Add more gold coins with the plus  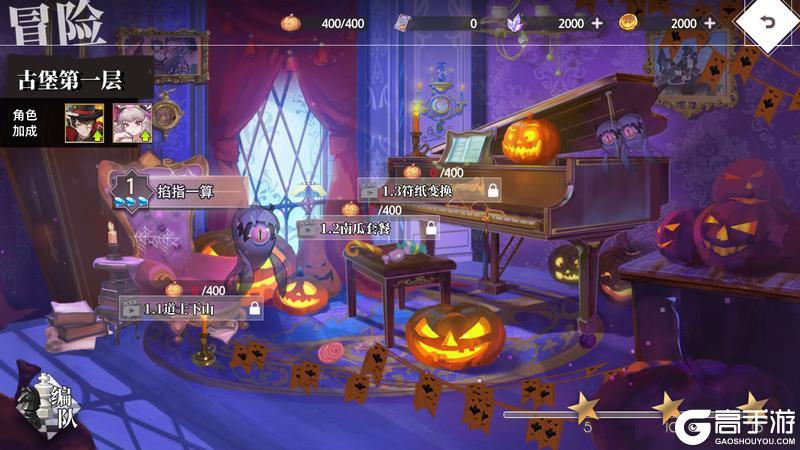tap(710, 23)
